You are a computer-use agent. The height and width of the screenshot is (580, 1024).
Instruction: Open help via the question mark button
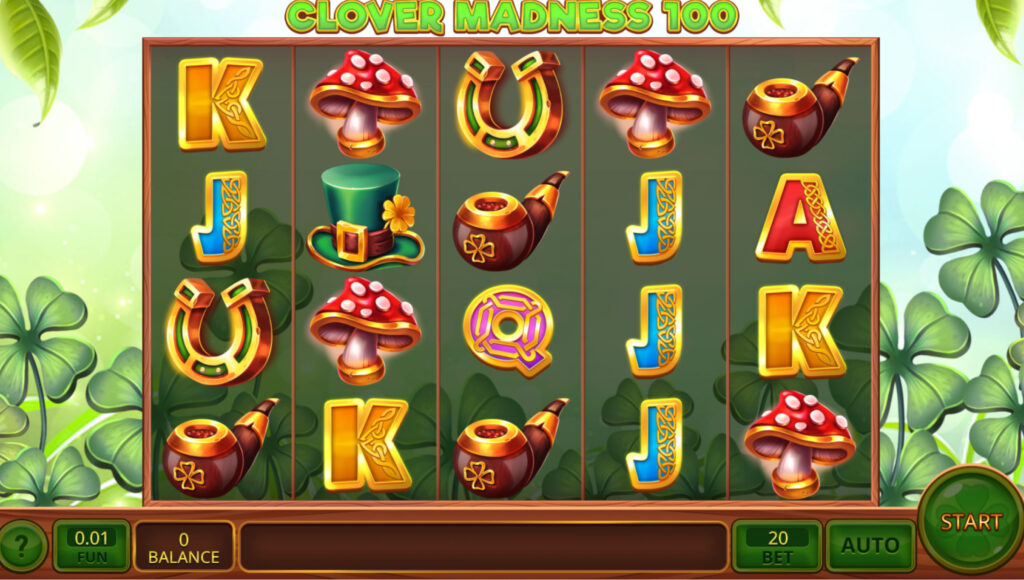coord(24,547)
